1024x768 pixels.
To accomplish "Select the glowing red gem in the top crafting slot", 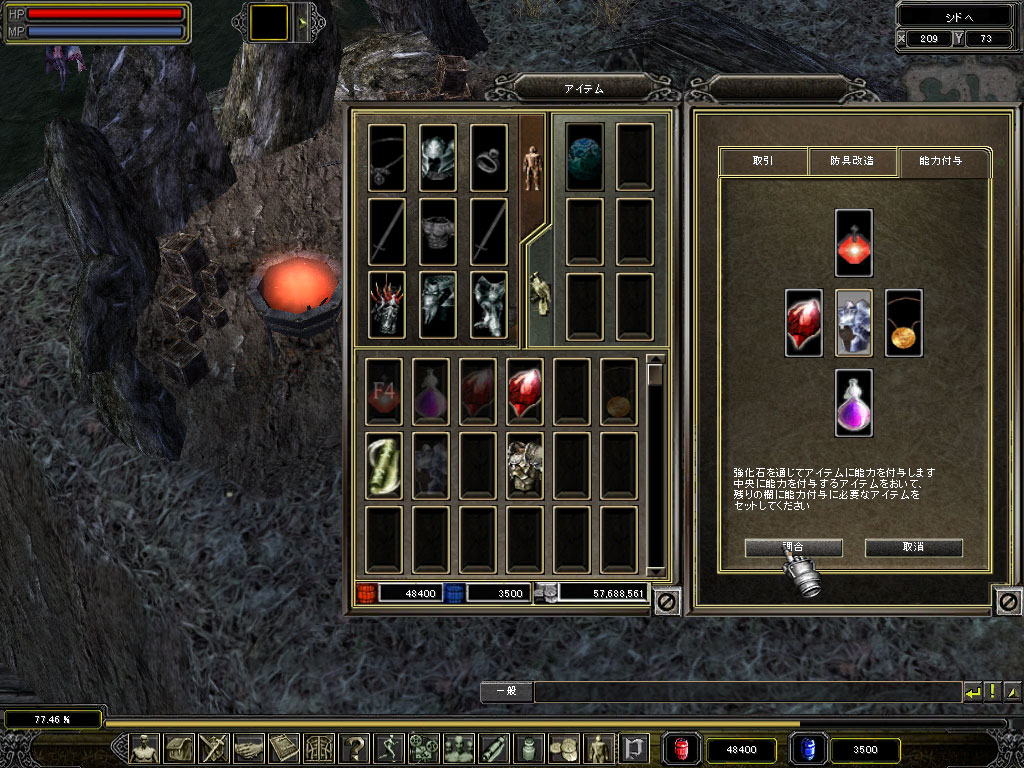I will point(853,243).
